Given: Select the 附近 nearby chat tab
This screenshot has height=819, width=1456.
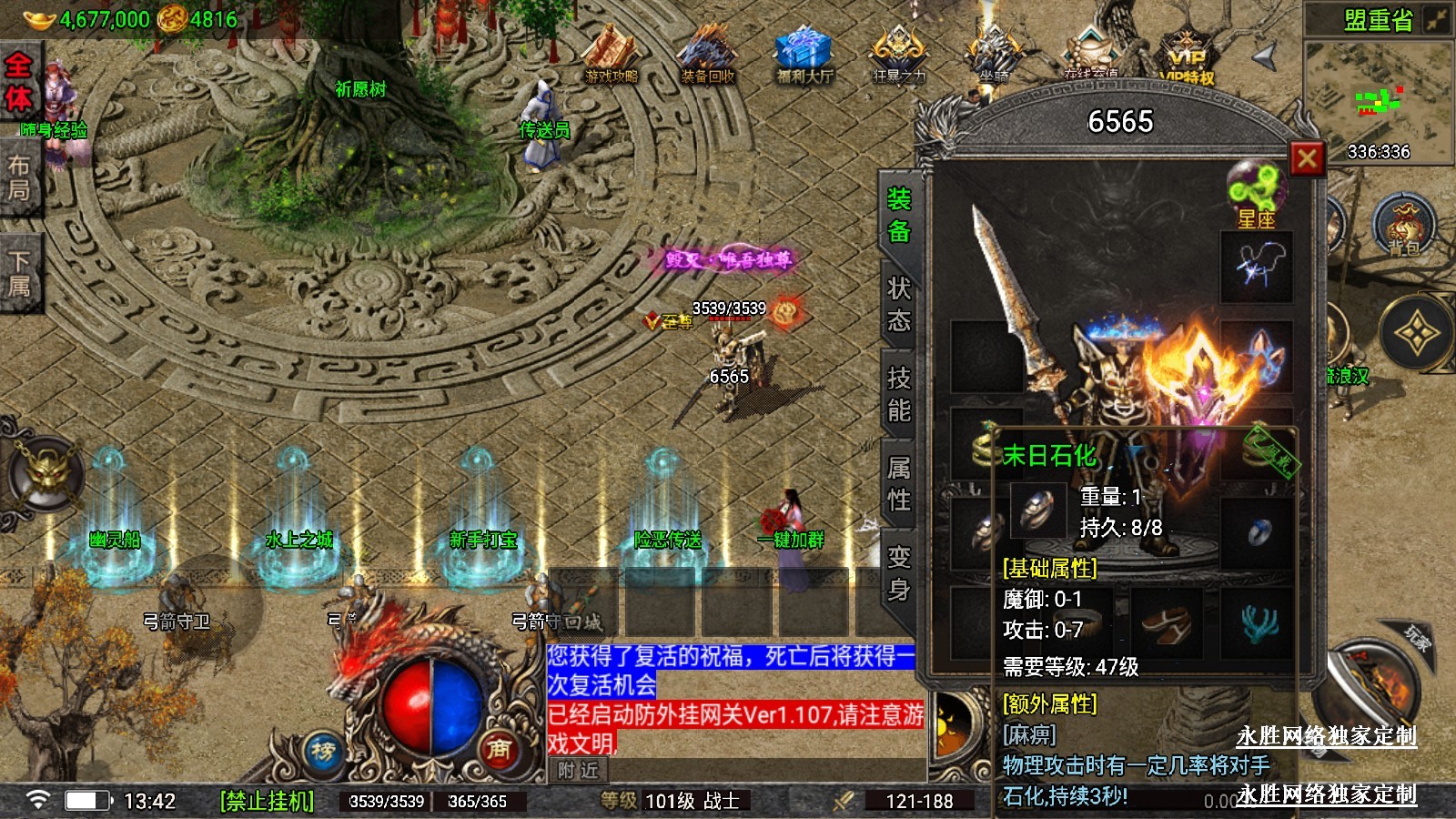Looking at the screenshot, I should 578,771.
